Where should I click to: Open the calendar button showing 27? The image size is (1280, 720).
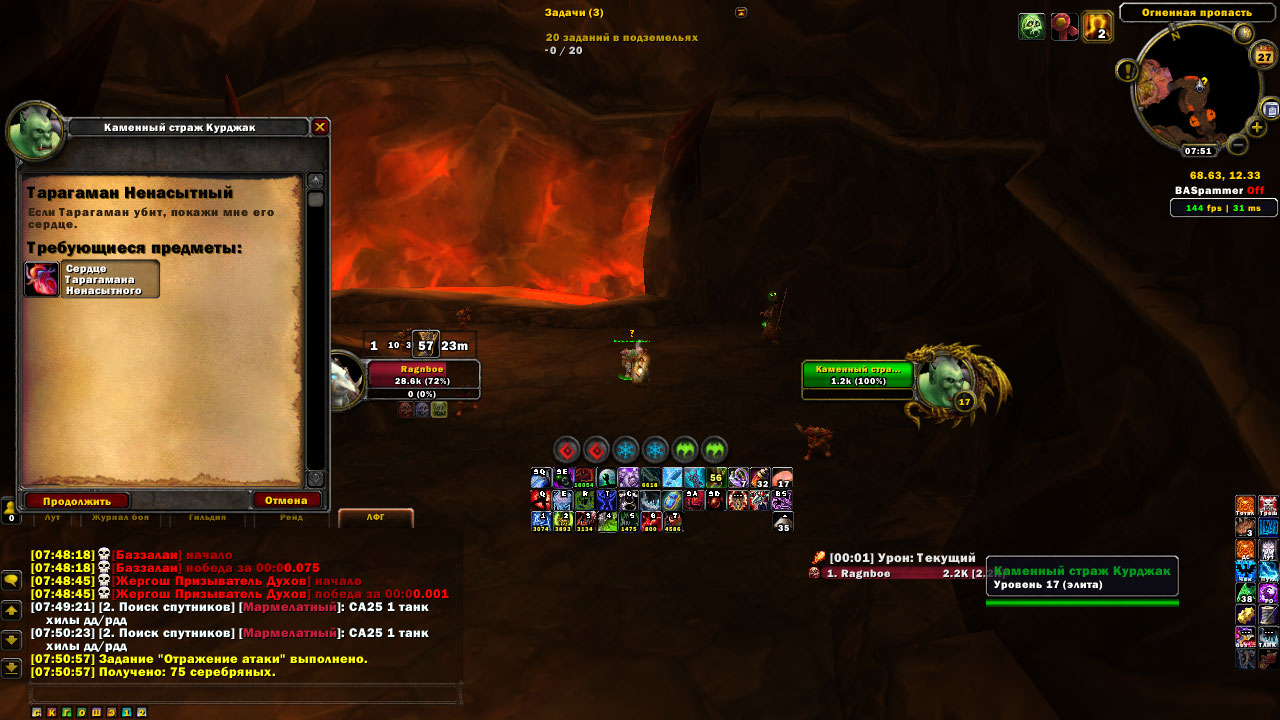(1264, 56)
